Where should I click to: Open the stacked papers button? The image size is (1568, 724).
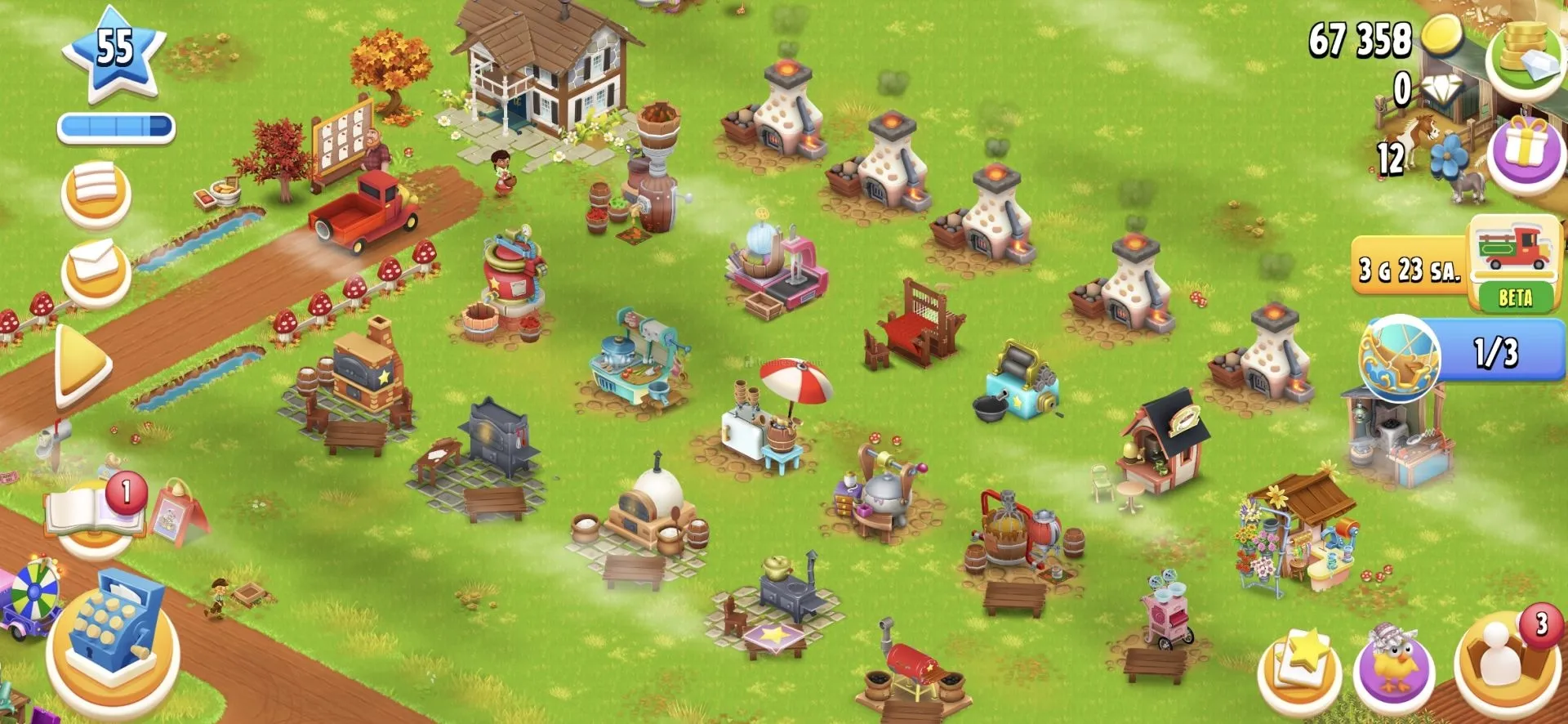[x=96, y=193]
